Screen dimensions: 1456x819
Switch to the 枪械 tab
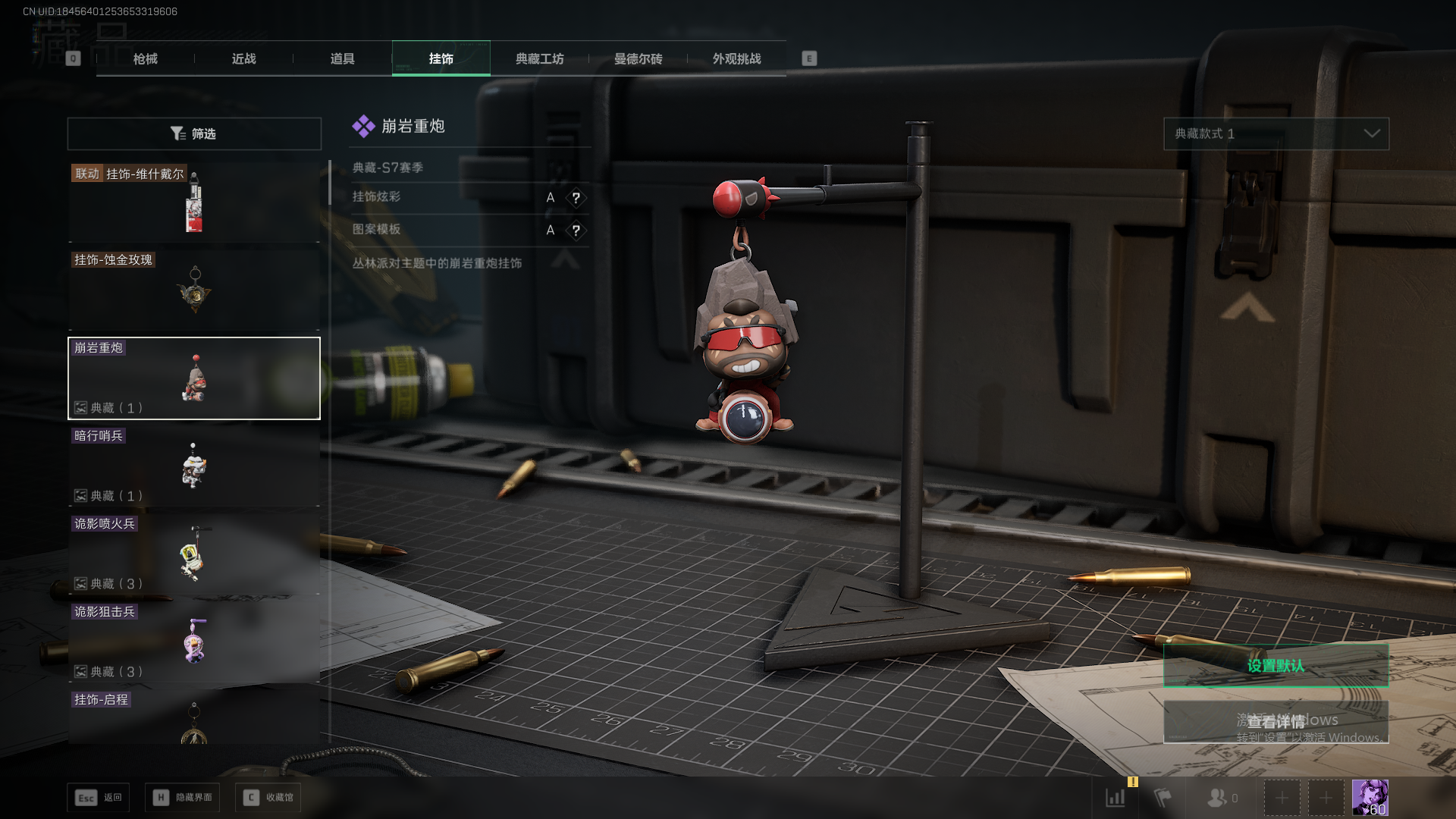coord(145,58)
